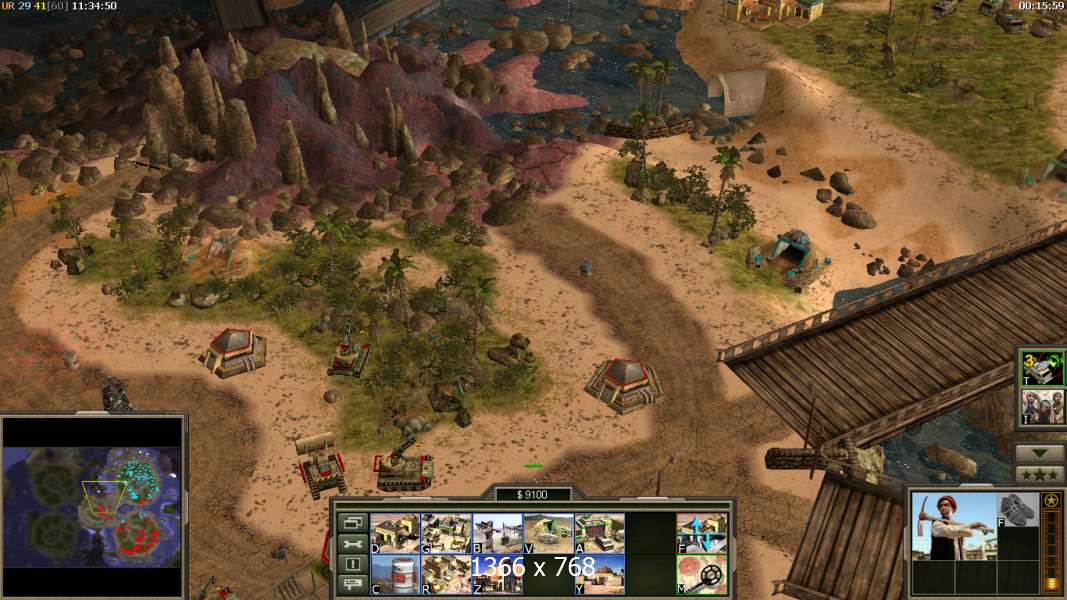This screenshot has width=1067, height=600.
Task: Click the minimap to jump the camera
Action: [x=93, y=505]
